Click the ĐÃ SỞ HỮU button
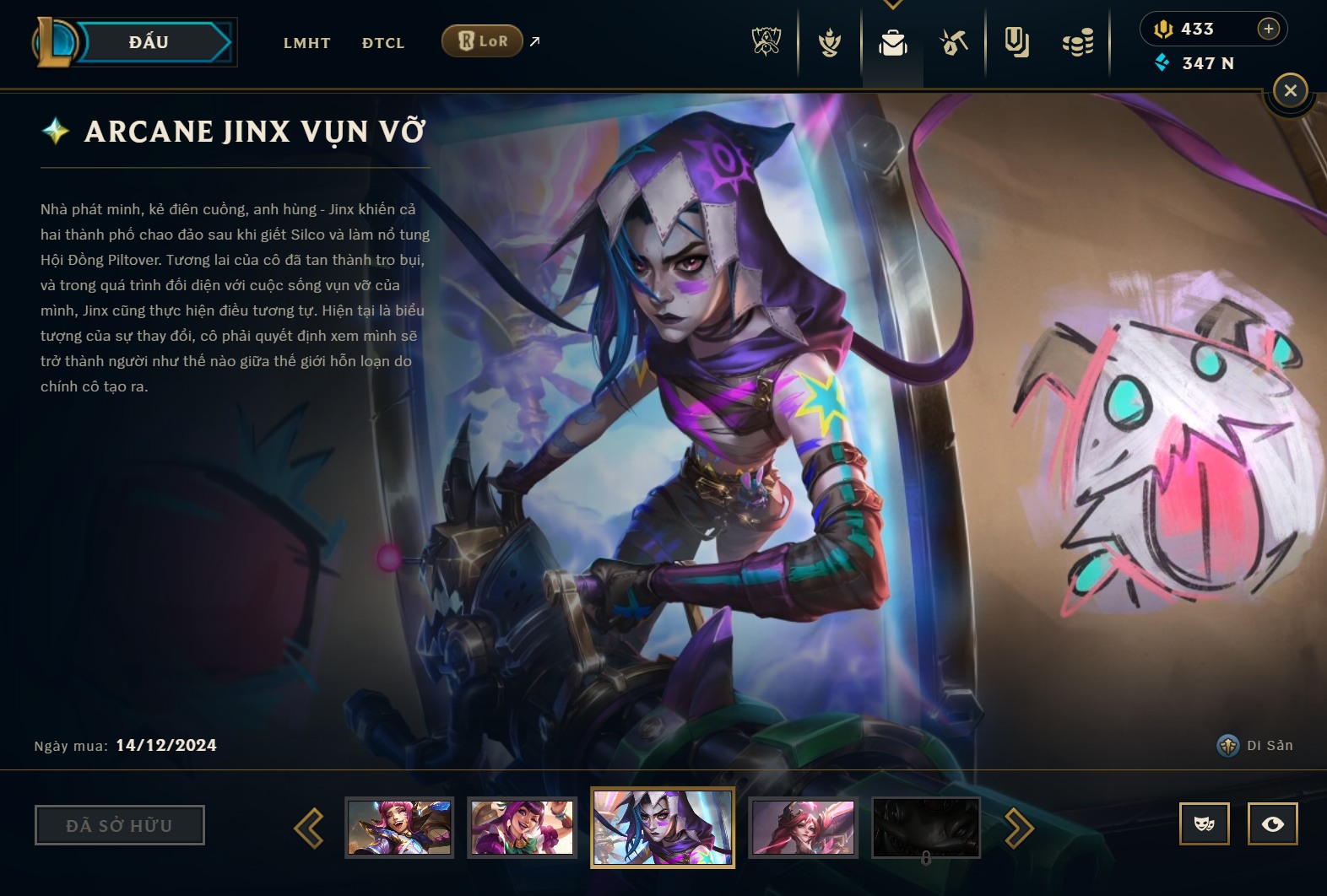Screen dimensions: 1327x896 pos(119,825)
